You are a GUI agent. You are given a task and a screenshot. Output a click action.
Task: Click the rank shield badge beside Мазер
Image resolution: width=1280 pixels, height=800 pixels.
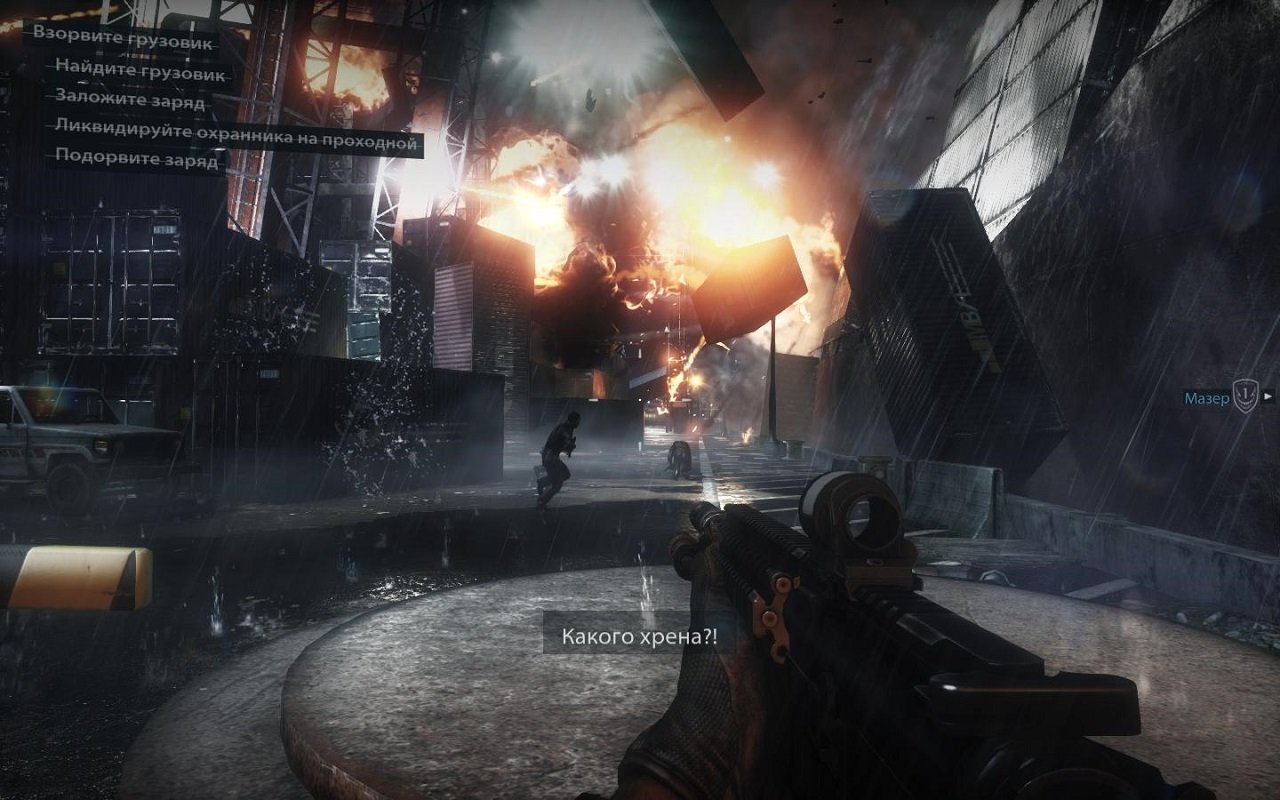(x=1246, y=394)
